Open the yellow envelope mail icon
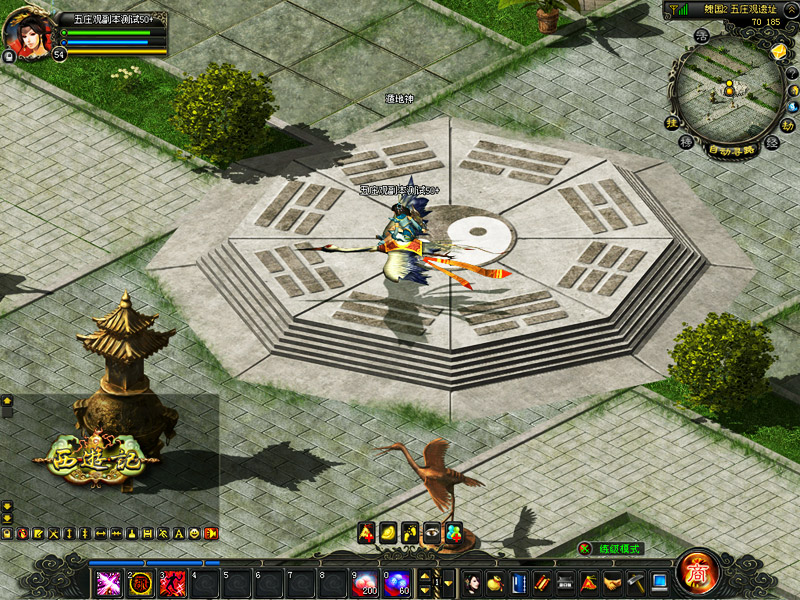Screen dimensions: 800x600 point(778,49)
